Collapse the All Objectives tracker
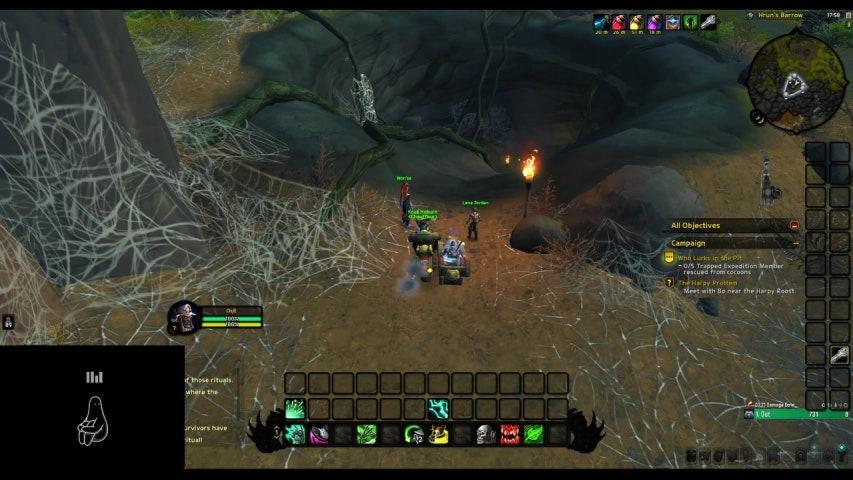This screenshot has width=853, height=480. (794, 226)
